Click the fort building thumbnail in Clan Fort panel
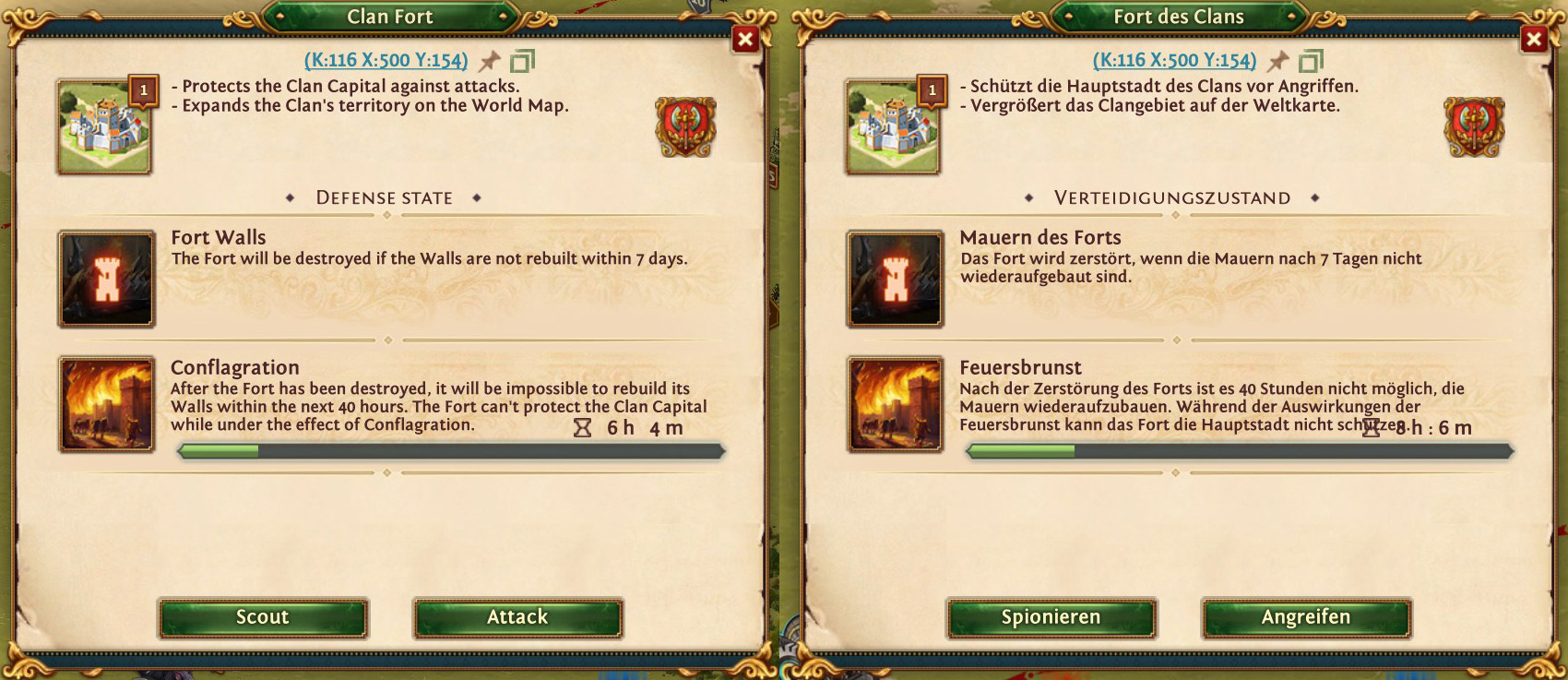Image resolution: width=1568 pixels, height=680 pixels. tap(104, 127)
